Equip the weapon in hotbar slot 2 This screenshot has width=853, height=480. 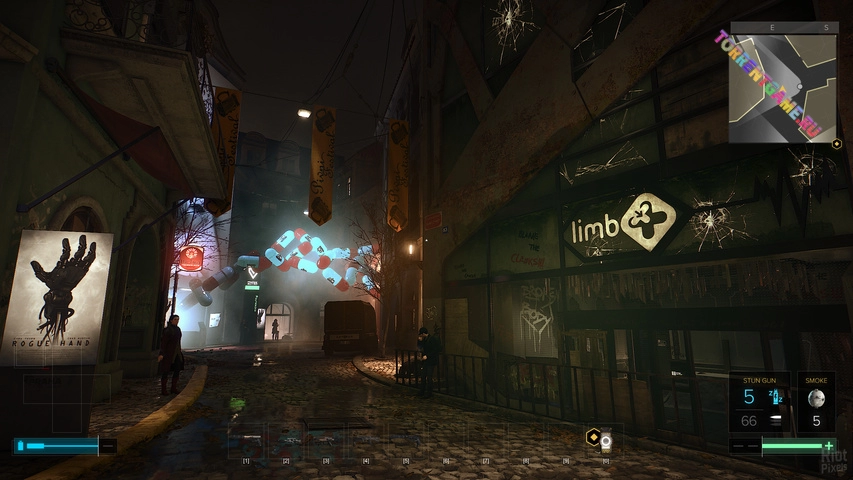286,438
